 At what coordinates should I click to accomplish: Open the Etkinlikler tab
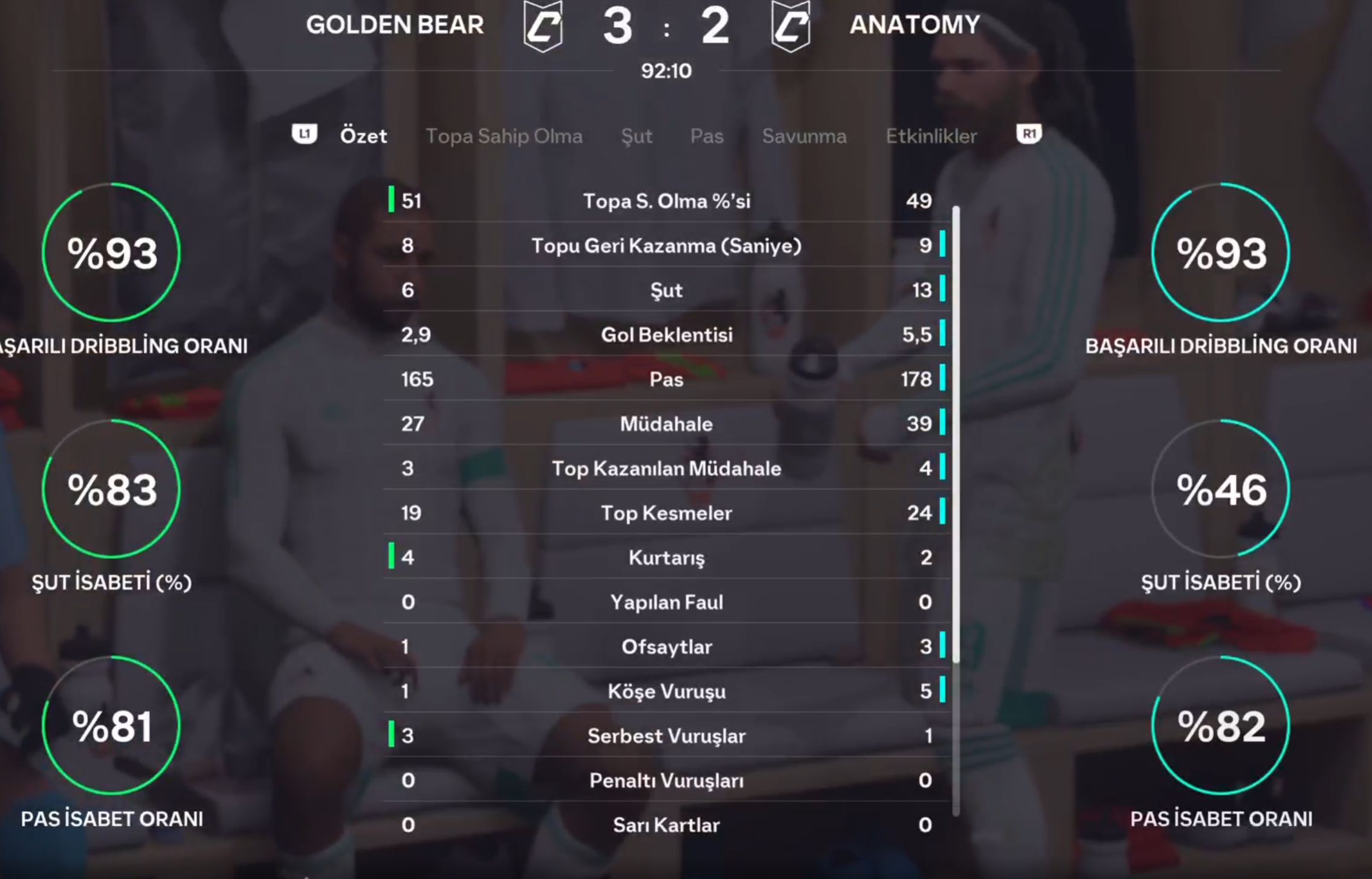pos(931,136)
